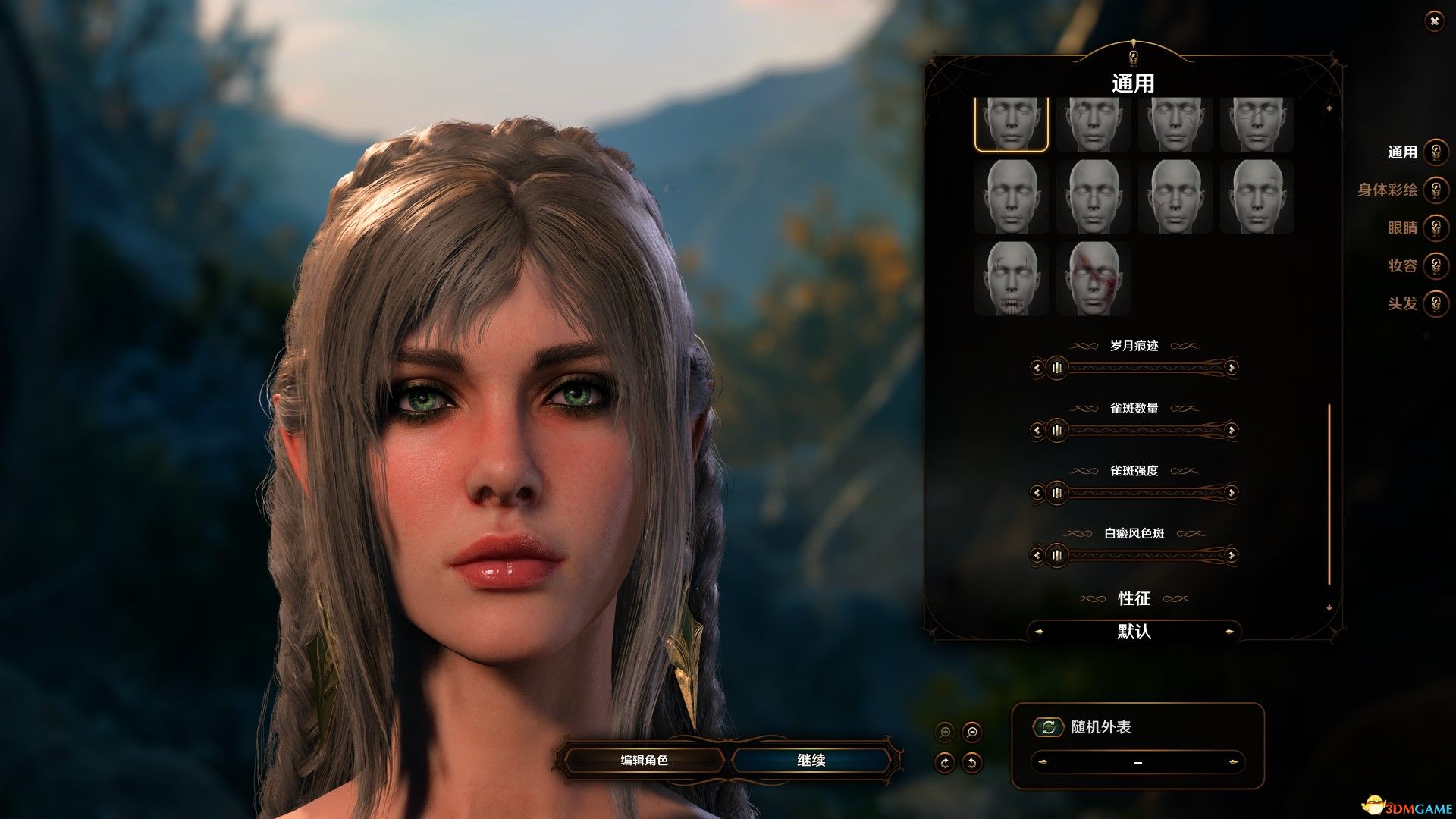Open 编辑角色 to edit character
Image resolution: width=1456 pixels, height=819 pixels.
(644, 760)
